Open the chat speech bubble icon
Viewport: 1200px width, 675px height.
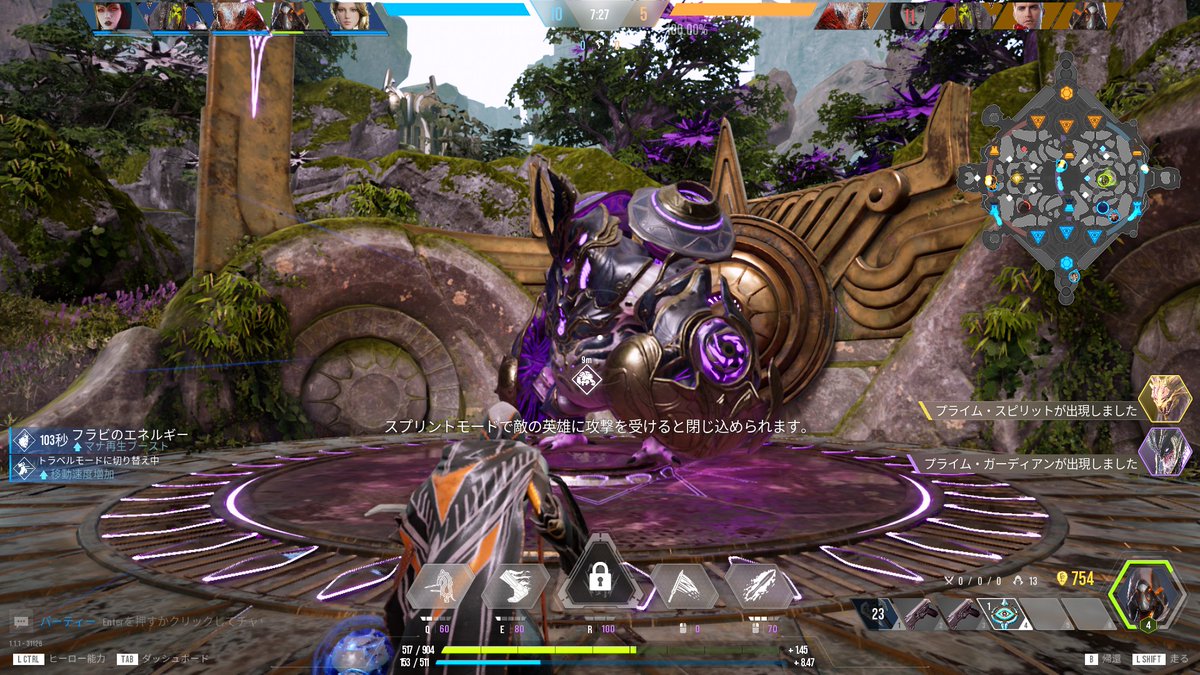point(22,621)
